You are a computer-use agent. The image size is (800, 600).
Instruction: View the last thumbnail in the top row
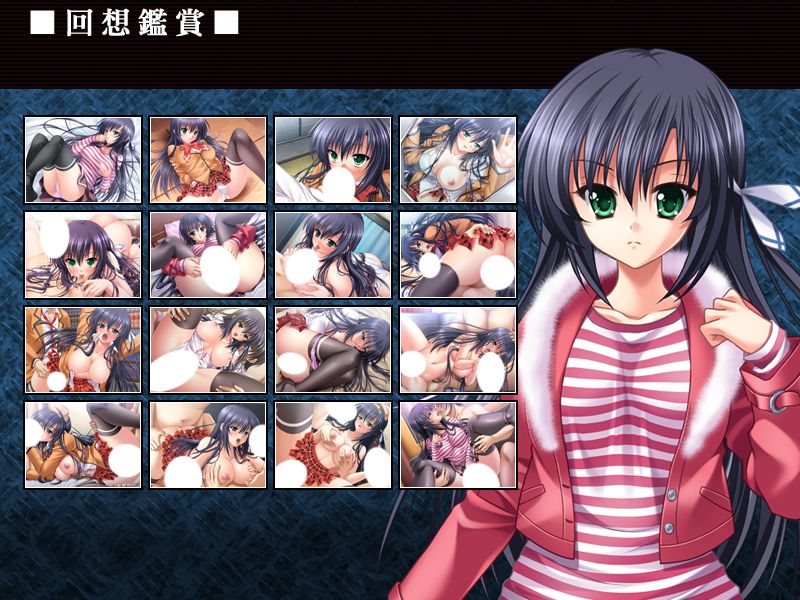click(x=458, y=160)
